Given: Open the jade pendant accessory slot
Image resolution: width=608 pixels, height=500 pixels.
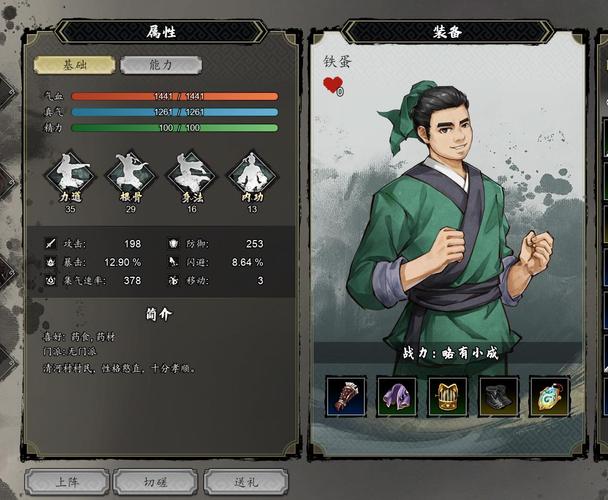Looking at the screenshot, I should [550, 396].
